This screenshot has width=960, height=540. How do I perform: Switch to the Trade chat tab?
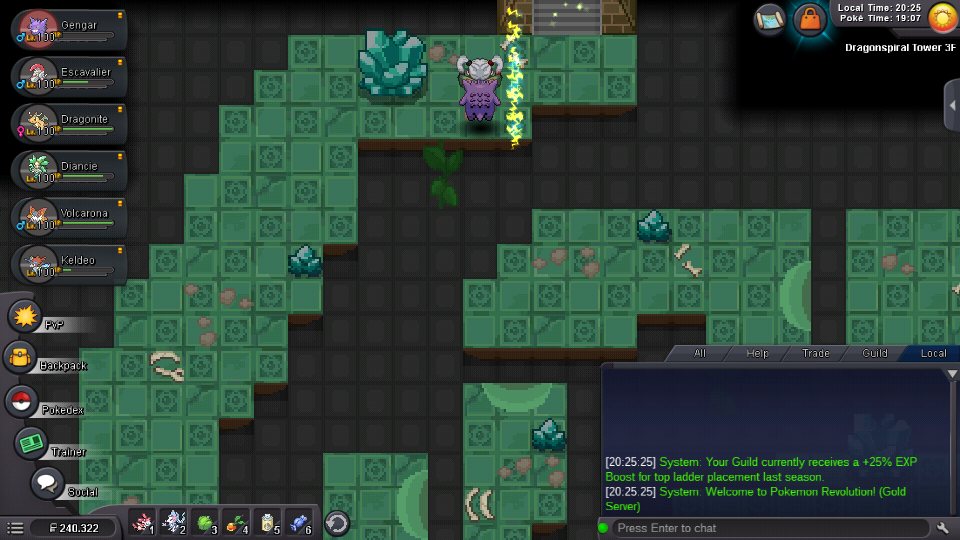click(x=815, y=353)
